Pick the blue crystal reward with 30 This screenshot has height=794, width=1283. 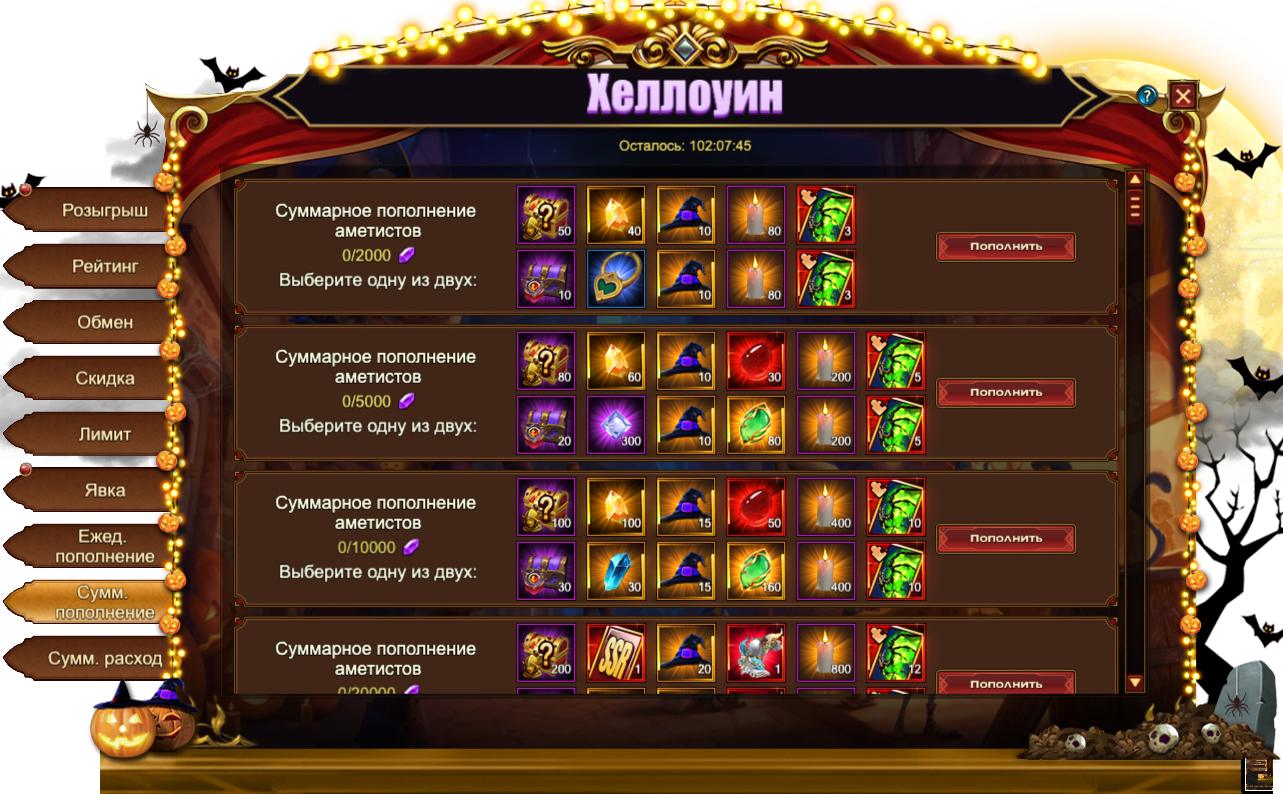click(616, 571)
